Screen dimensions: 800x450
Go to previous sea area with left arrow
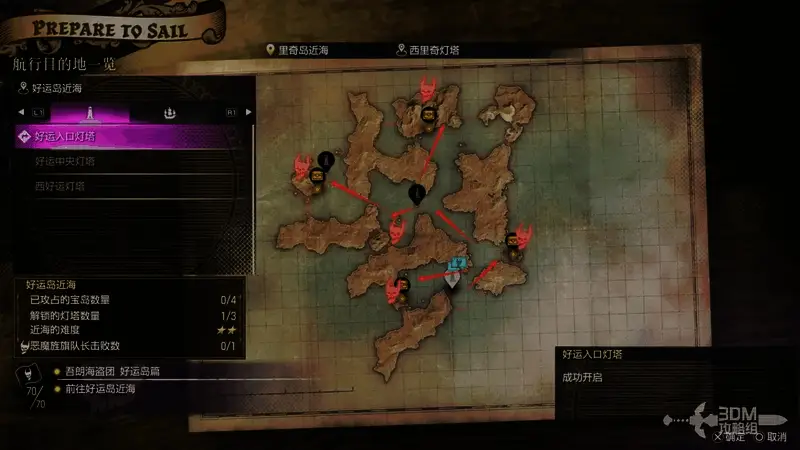click(23, 113)
